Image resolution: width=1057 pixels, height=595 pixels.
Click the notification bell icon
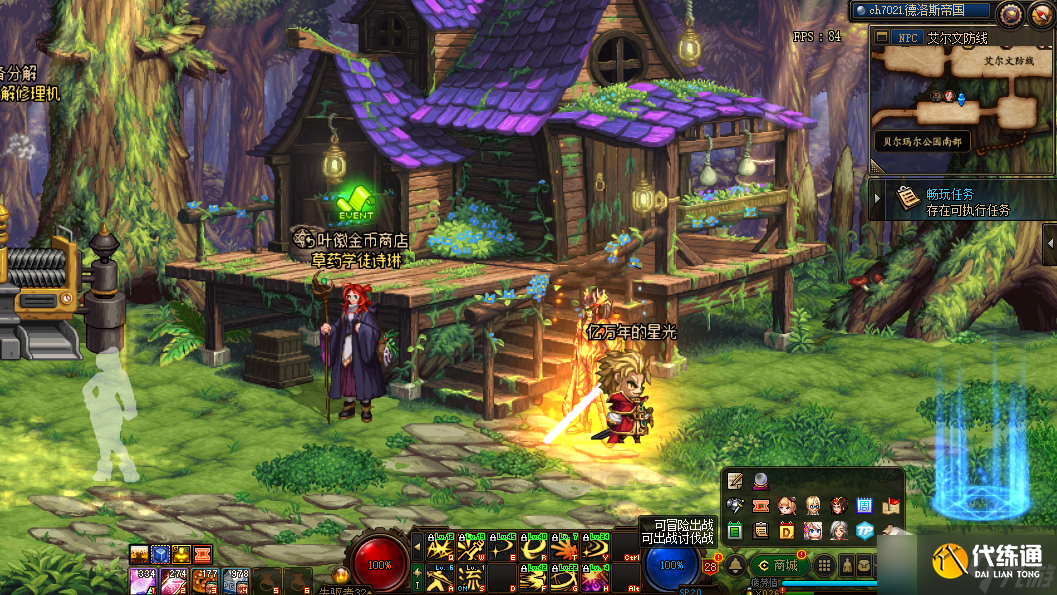735,565
